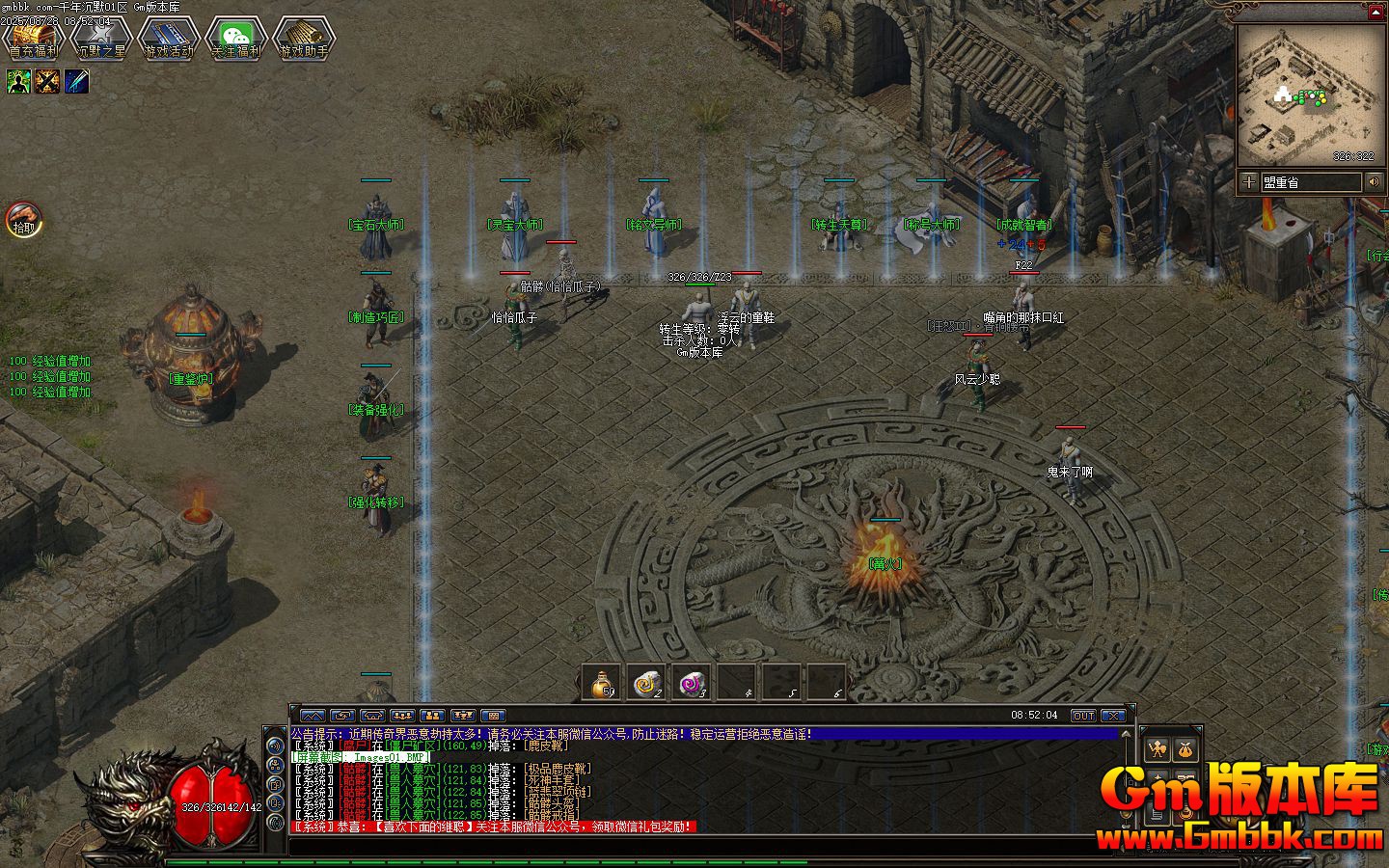Click the green EXP buff icon
1389x868 pixels.
click(x=18, y=82)
